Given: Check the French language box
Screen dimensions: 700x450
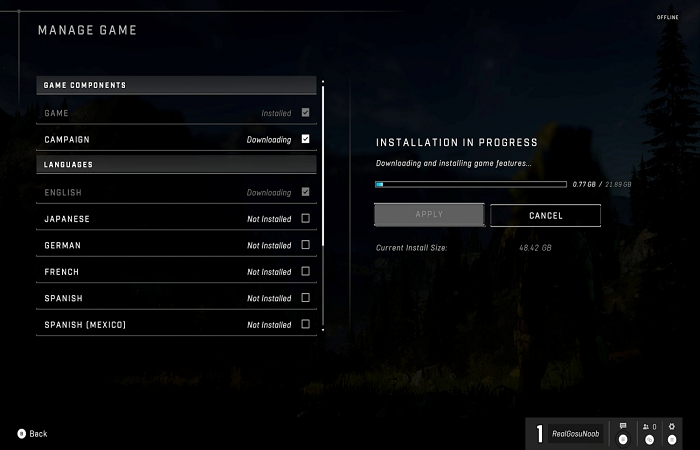Looking at the screenshot, I should [305, 271].
